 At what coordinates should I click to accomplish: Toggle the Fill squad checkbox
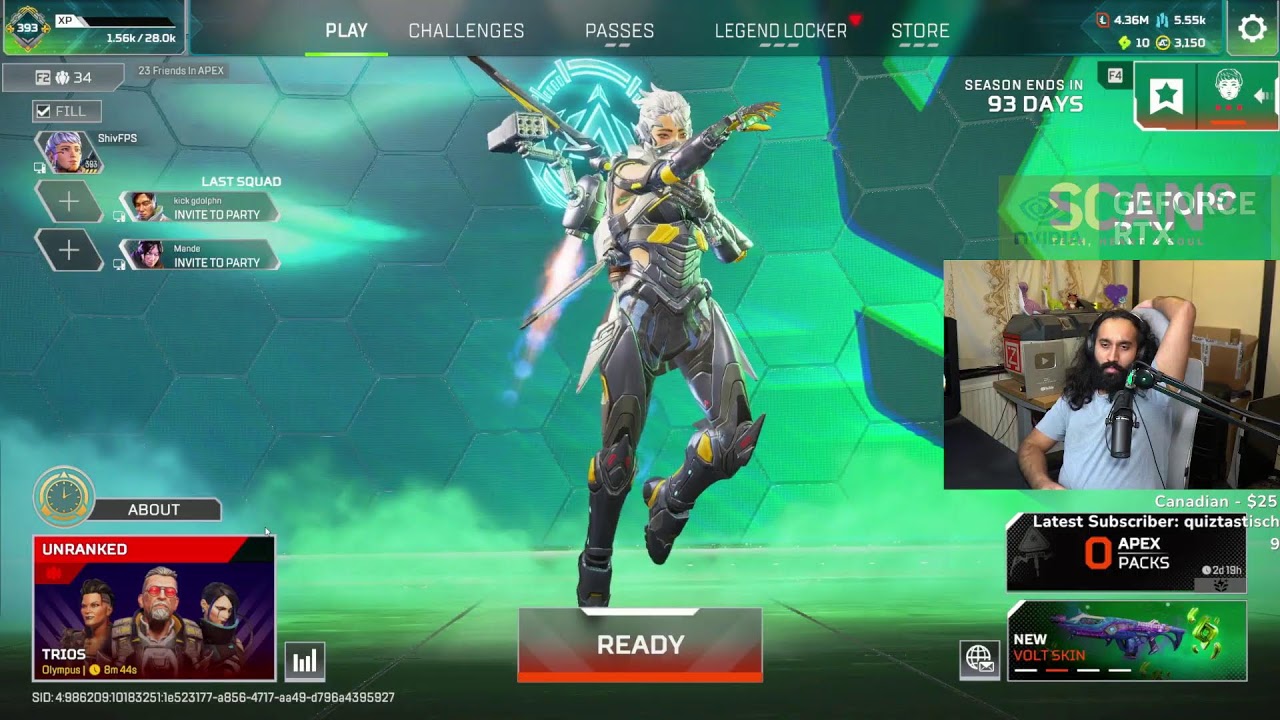(x=43, y=111)
